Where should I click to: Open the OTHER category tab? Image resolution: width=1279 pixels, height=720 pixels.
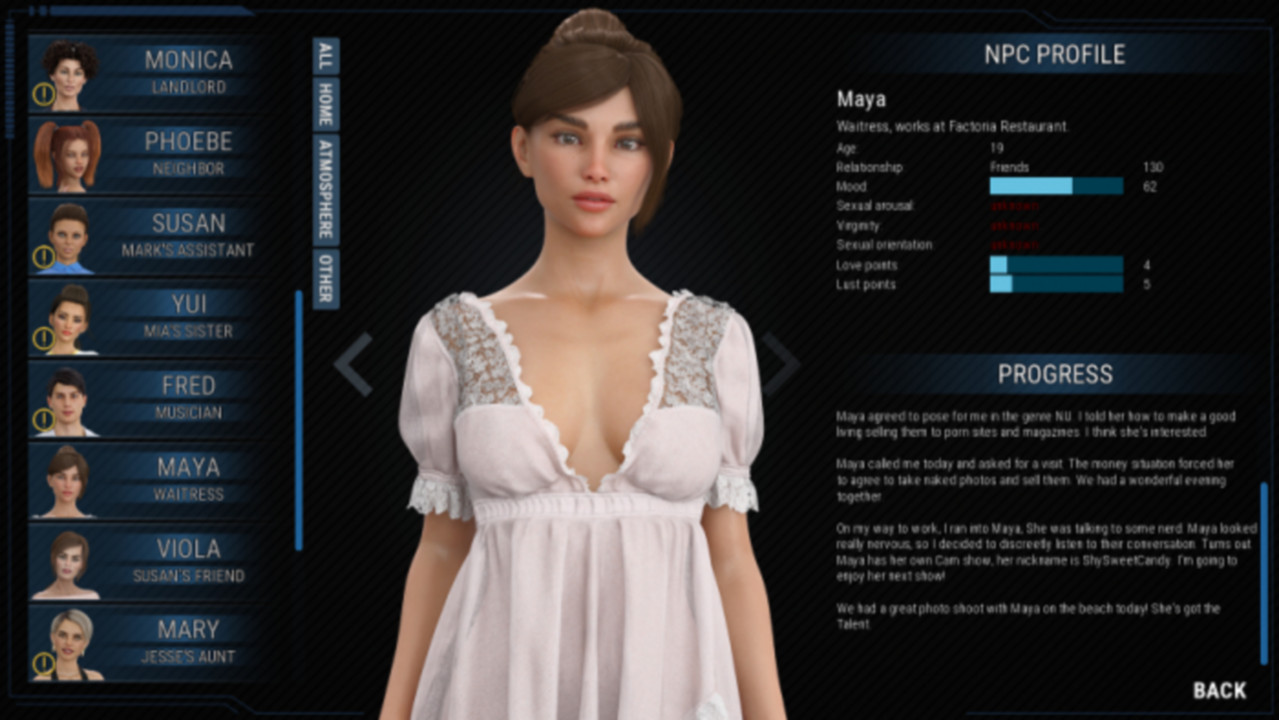click(x=326, y=278)
